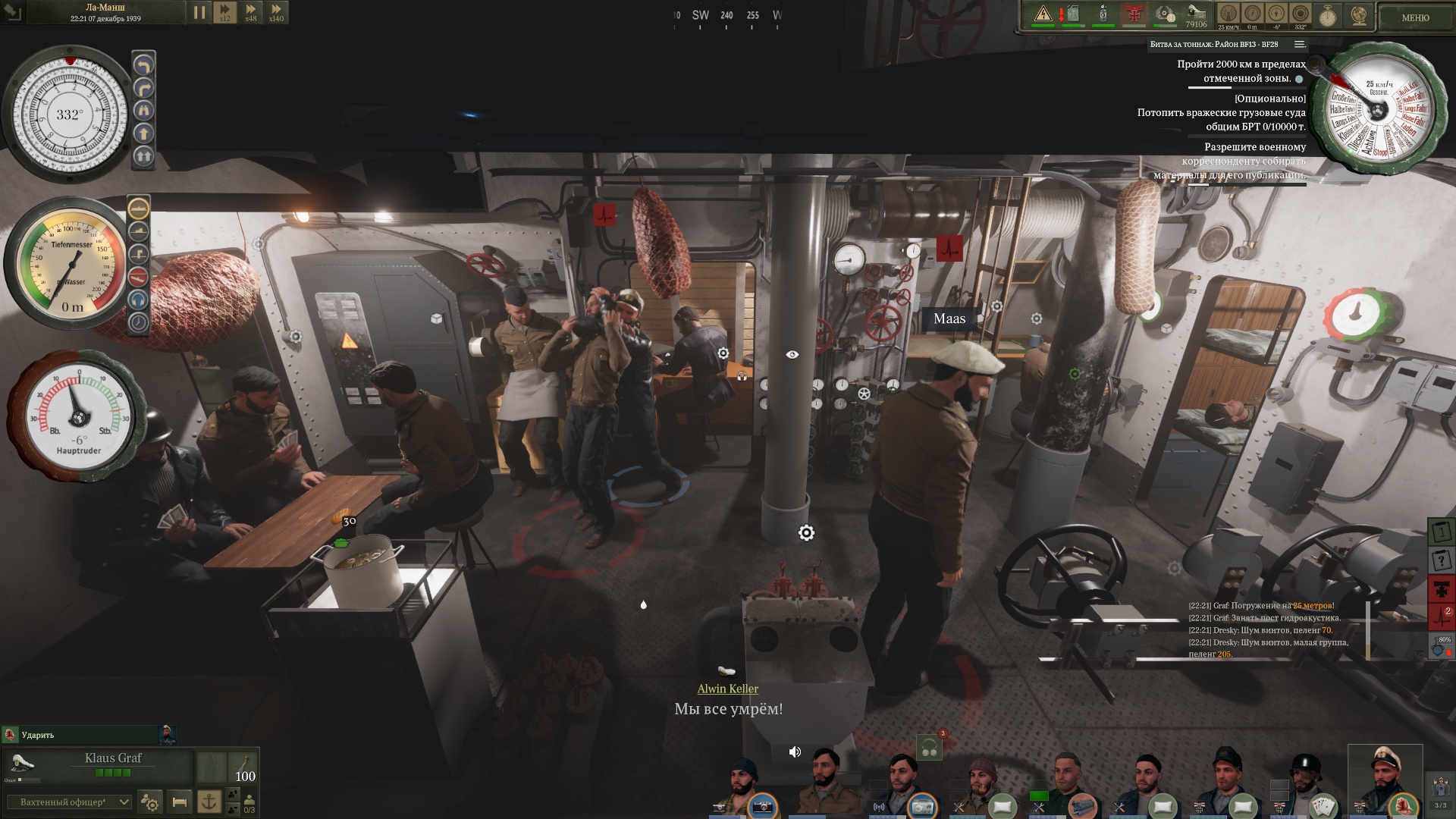Set time speed to x48
This screenshot has height=819, width=1456.
pos(250,12)
